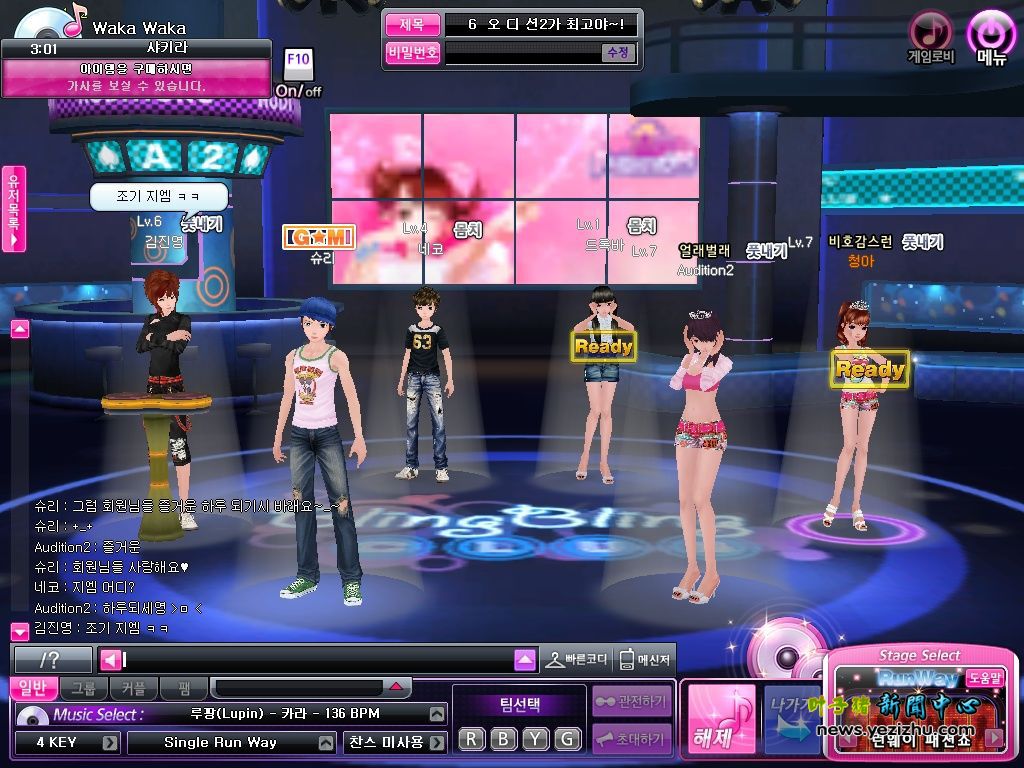This screenshot has width=1024, height=768.
Task: Switch to the 일반 chat tab
Action: 34,688
